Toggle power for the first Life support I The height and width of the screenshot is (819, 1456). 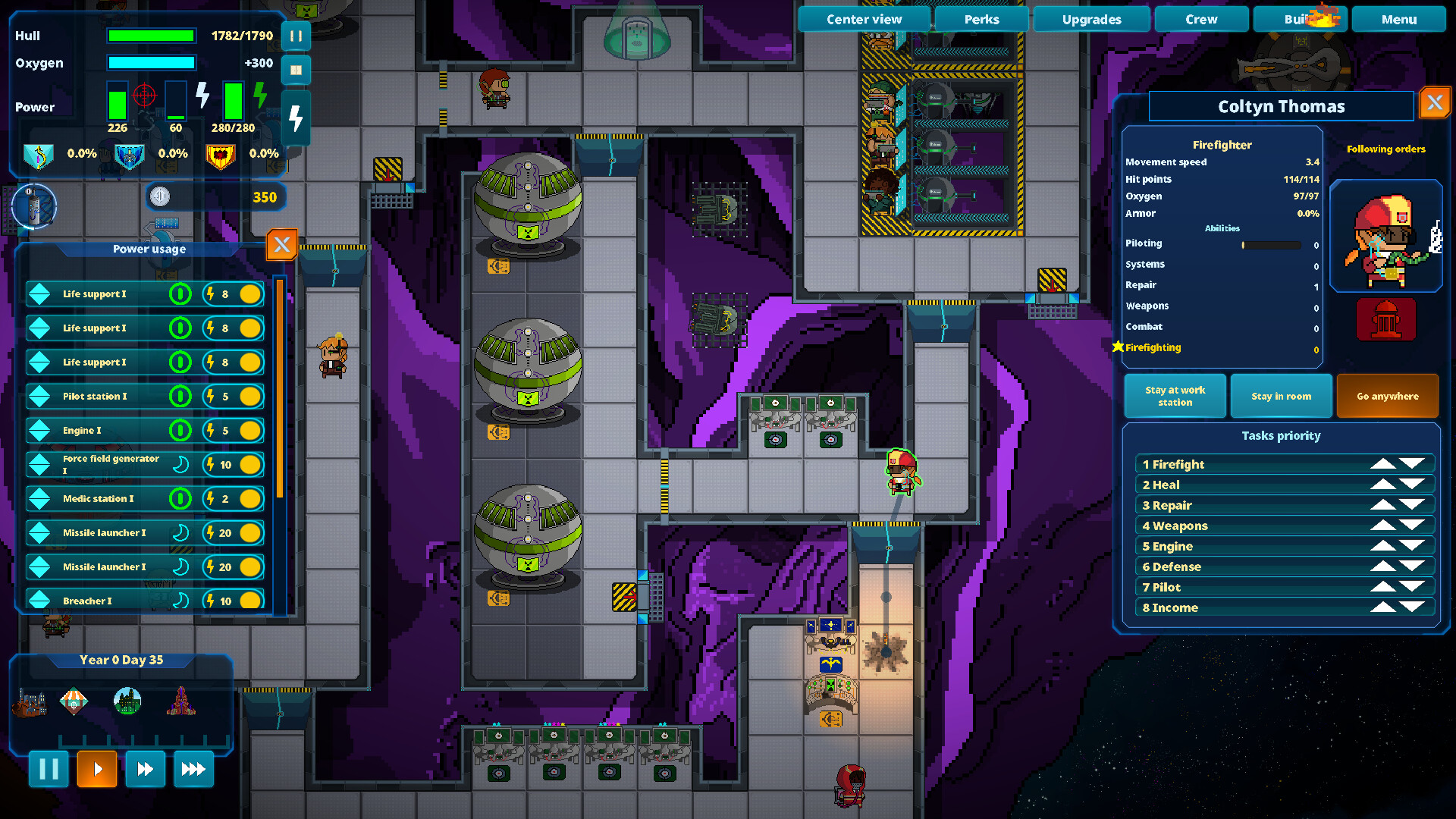point(180,294)
